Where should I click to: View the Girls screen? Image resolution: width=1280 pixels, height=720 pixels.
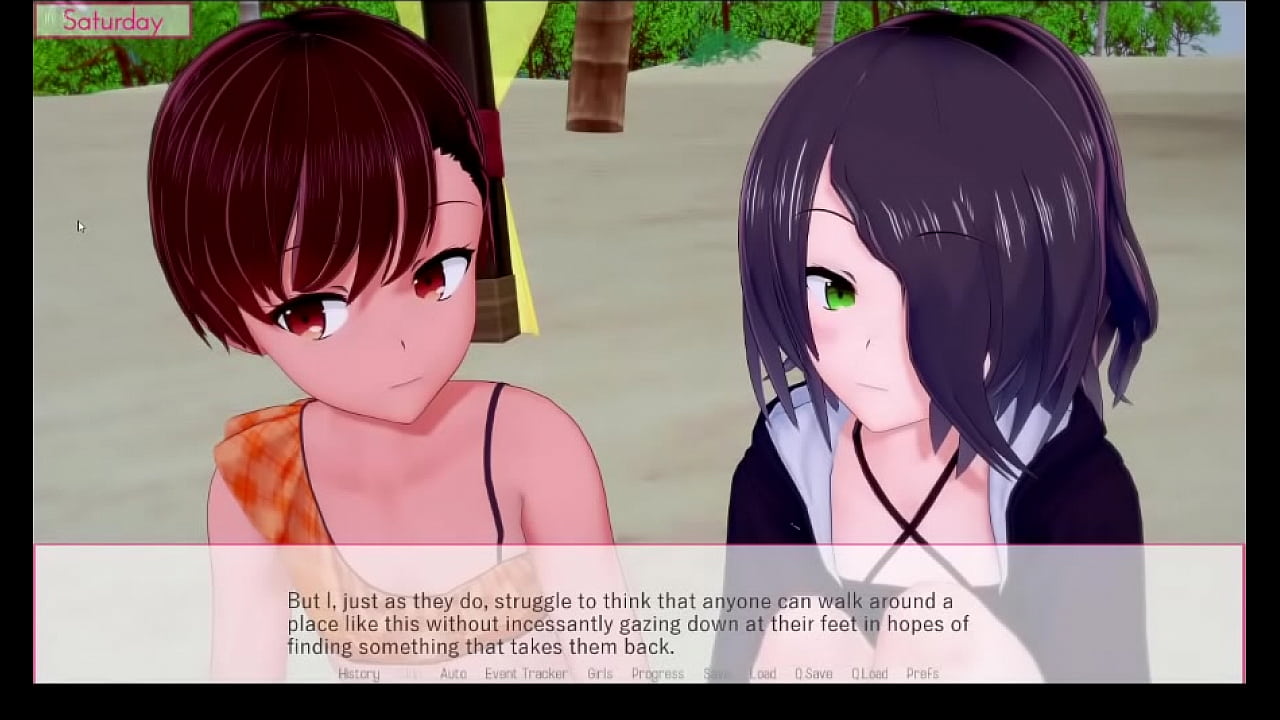pos(600,673)
